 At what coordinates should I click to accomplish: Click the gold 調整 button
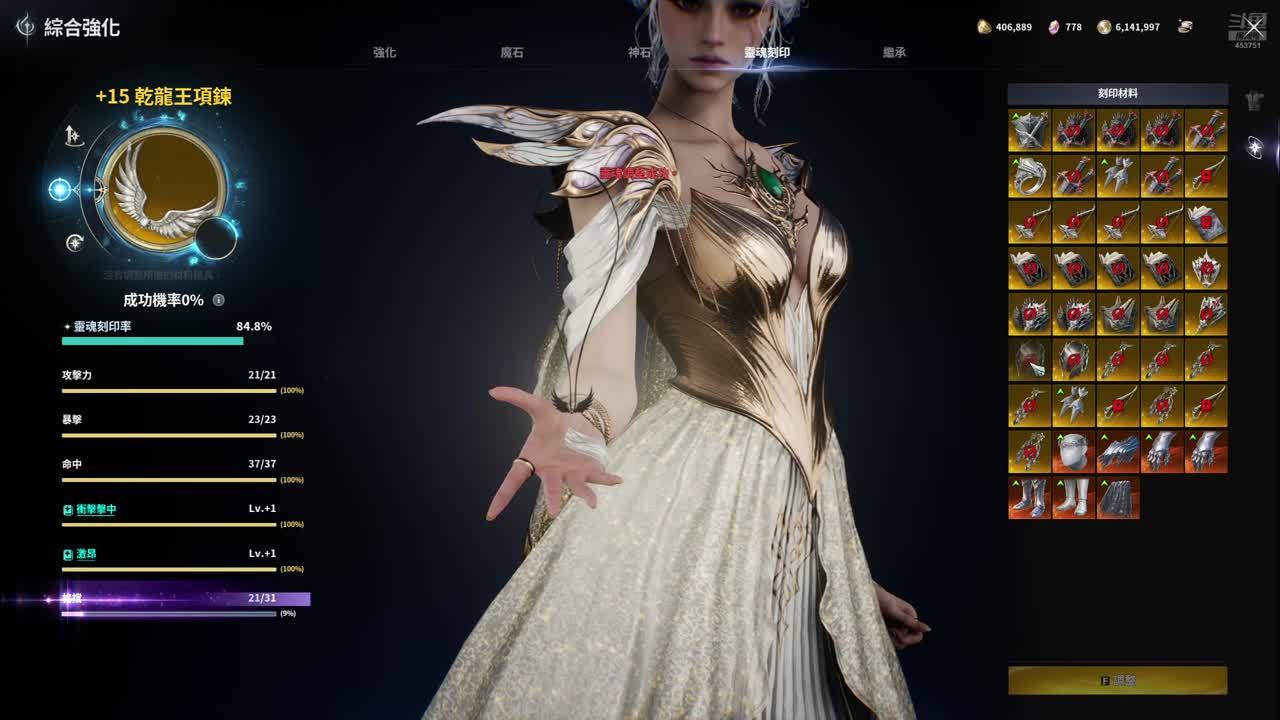(x=1117, y=680)
